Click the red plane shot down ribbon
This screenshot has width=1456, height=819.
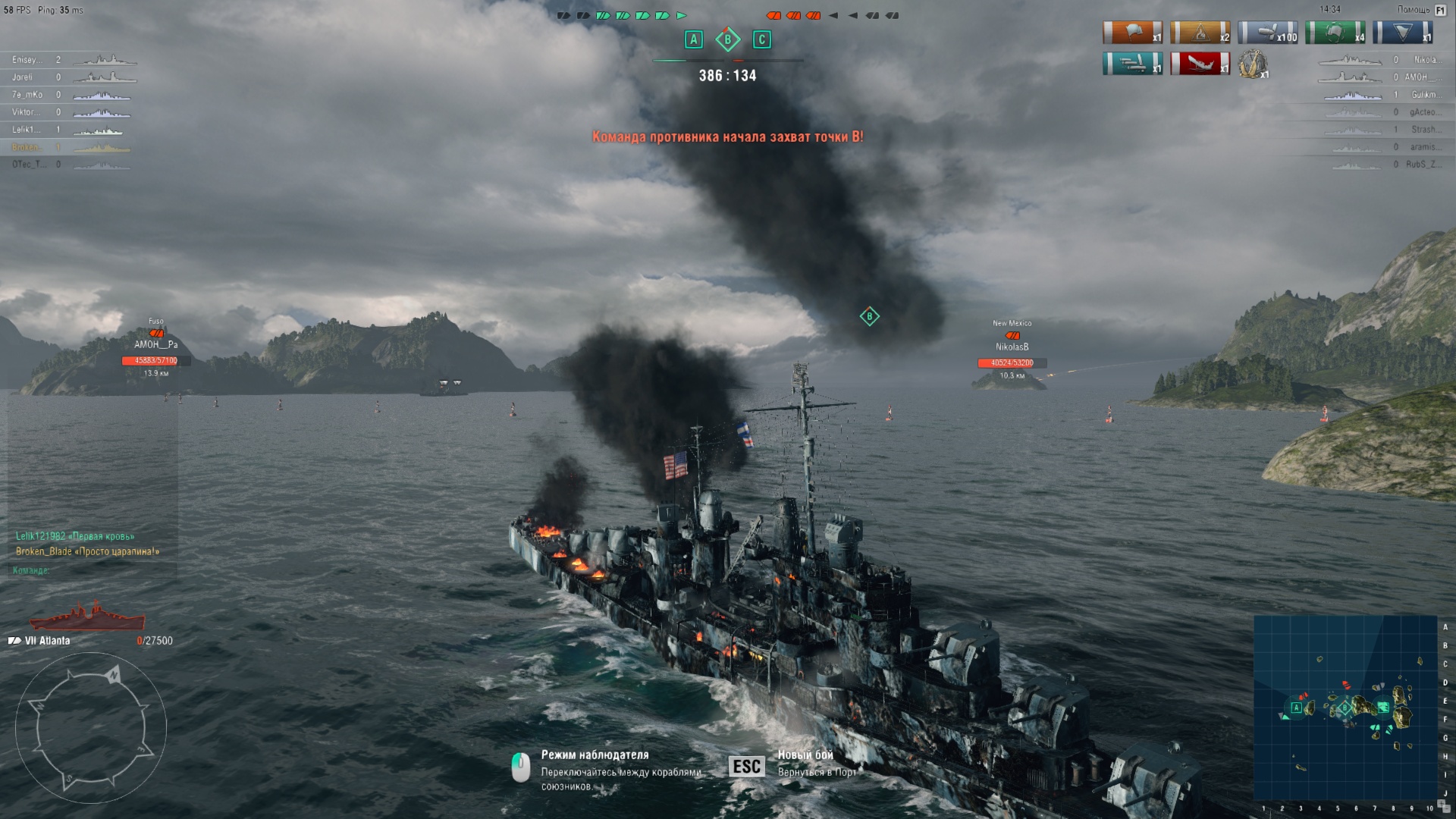pyautogui.click(x=1200, y=64)
